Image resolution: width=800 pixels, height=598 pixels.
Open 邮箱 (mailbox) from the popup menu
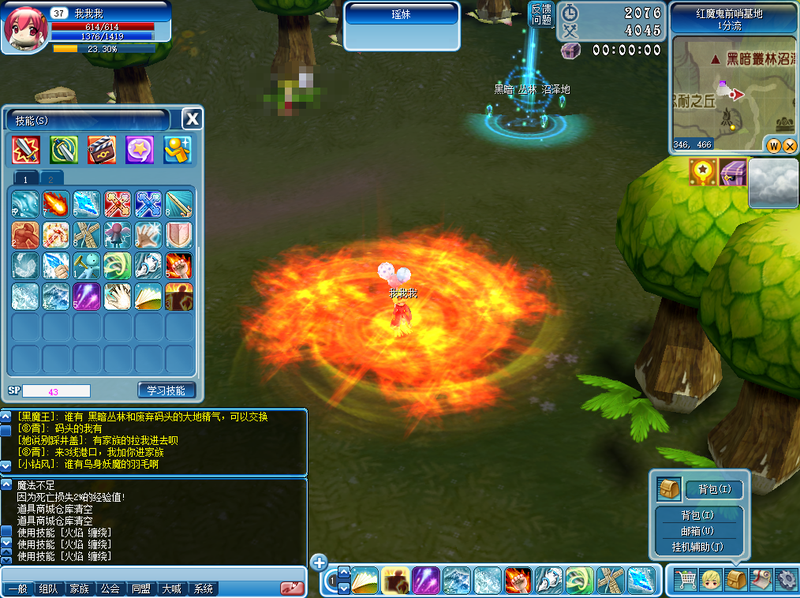click(697, 531)
